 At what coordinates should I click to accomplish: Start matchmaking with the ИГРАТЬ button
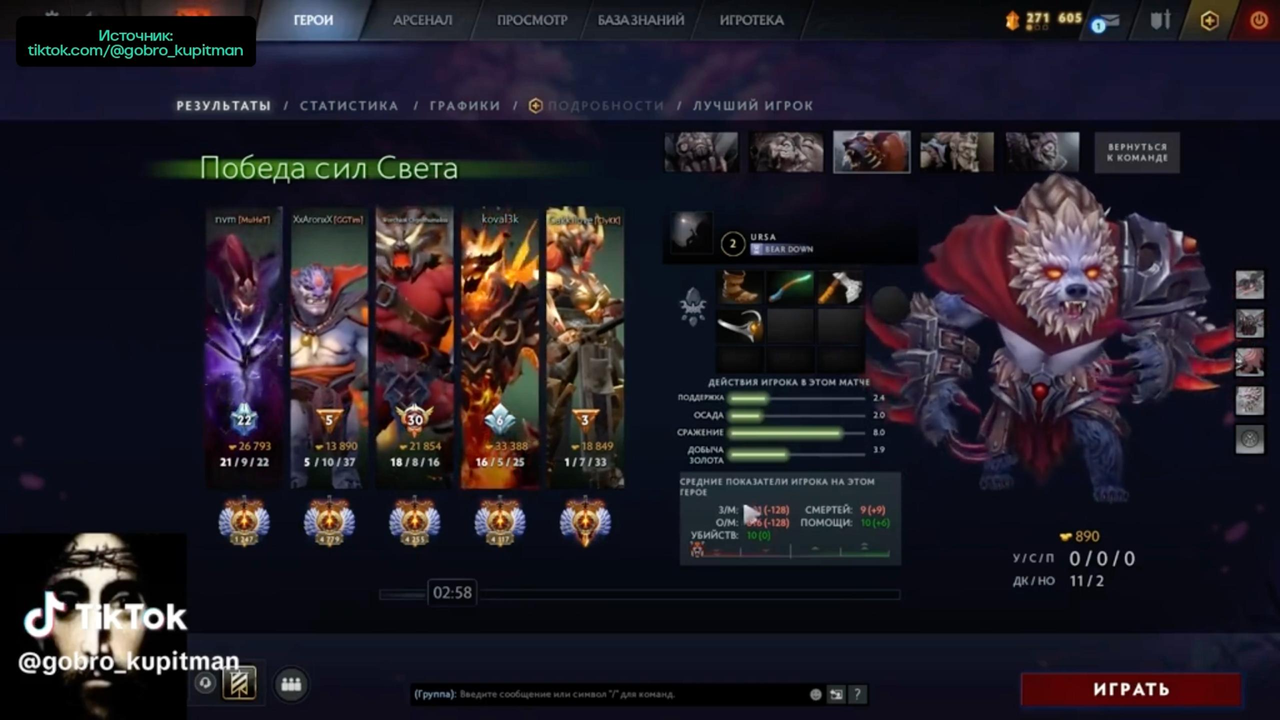click(1131, 689)
